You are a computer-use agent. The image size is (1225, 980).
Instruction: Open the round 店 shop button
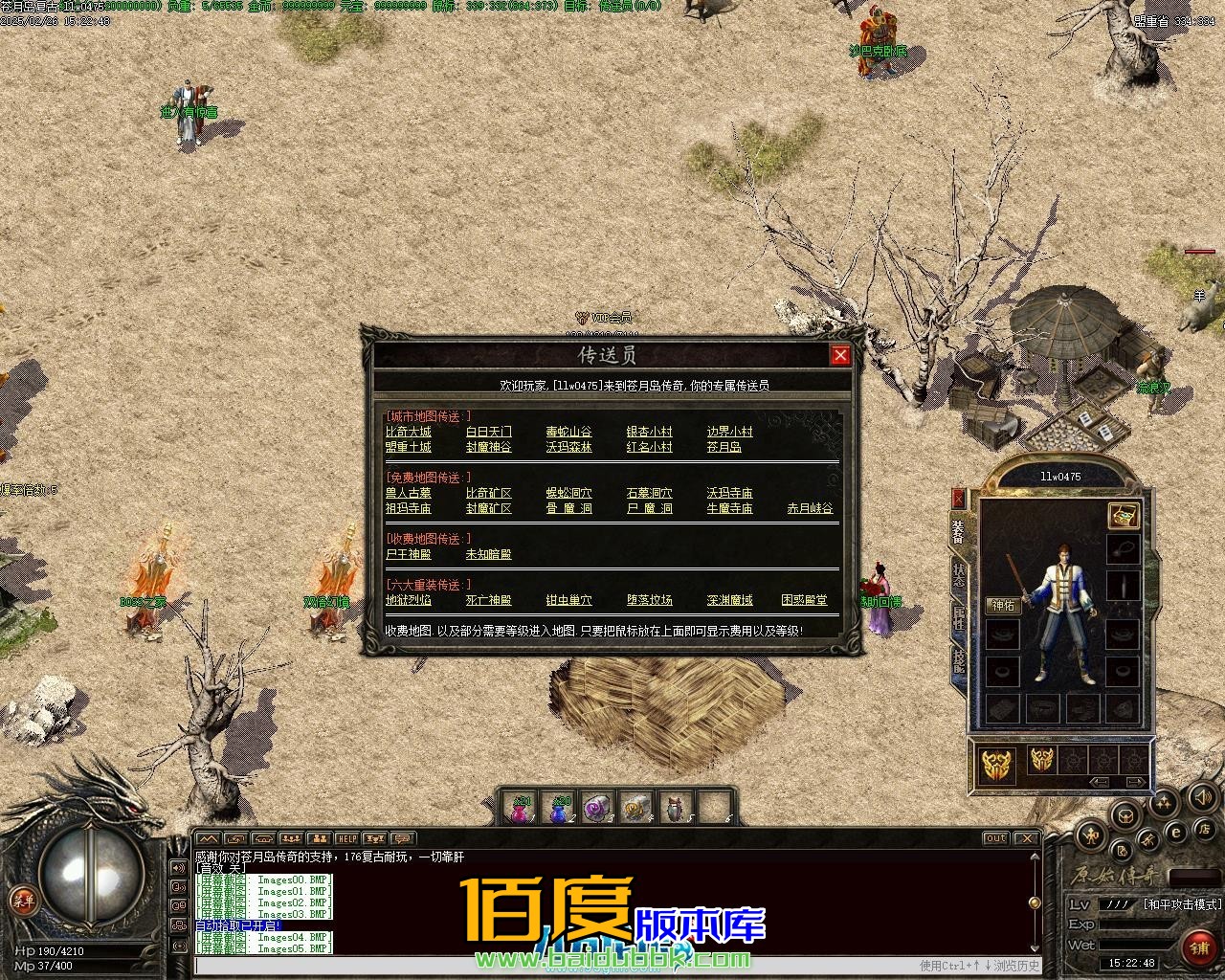1206,828
